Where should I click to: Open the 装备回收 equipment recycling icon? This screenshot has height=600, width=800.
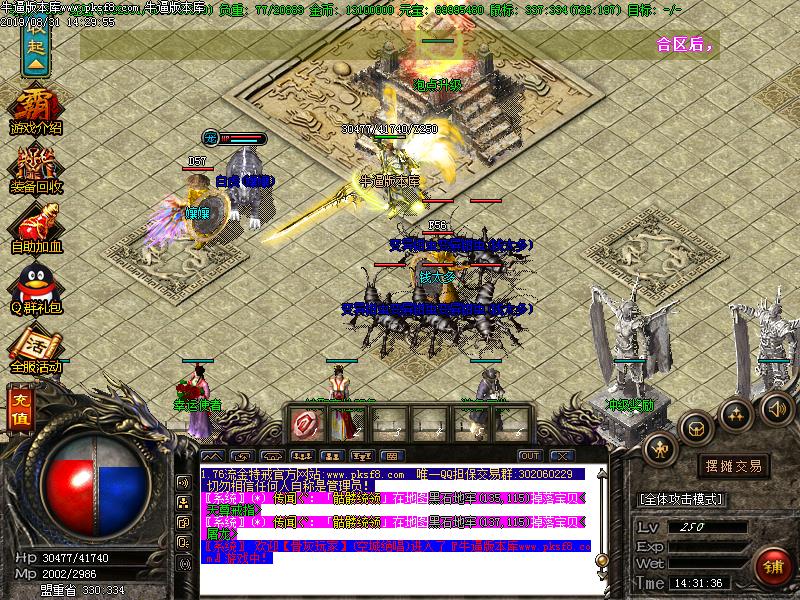point(36,170)
